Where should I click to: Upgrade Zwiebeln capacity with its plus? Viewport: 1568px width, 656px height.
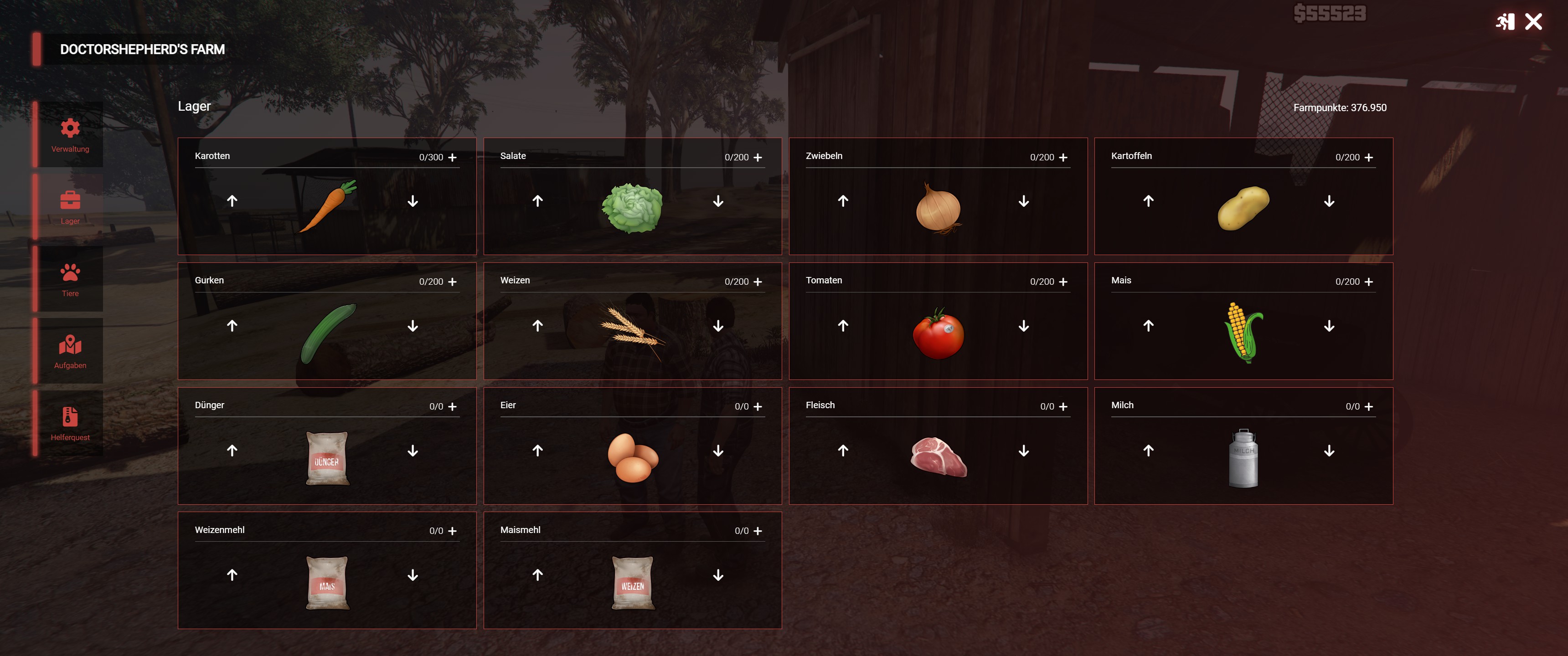pyautogui.click(x=1063, y=158)
